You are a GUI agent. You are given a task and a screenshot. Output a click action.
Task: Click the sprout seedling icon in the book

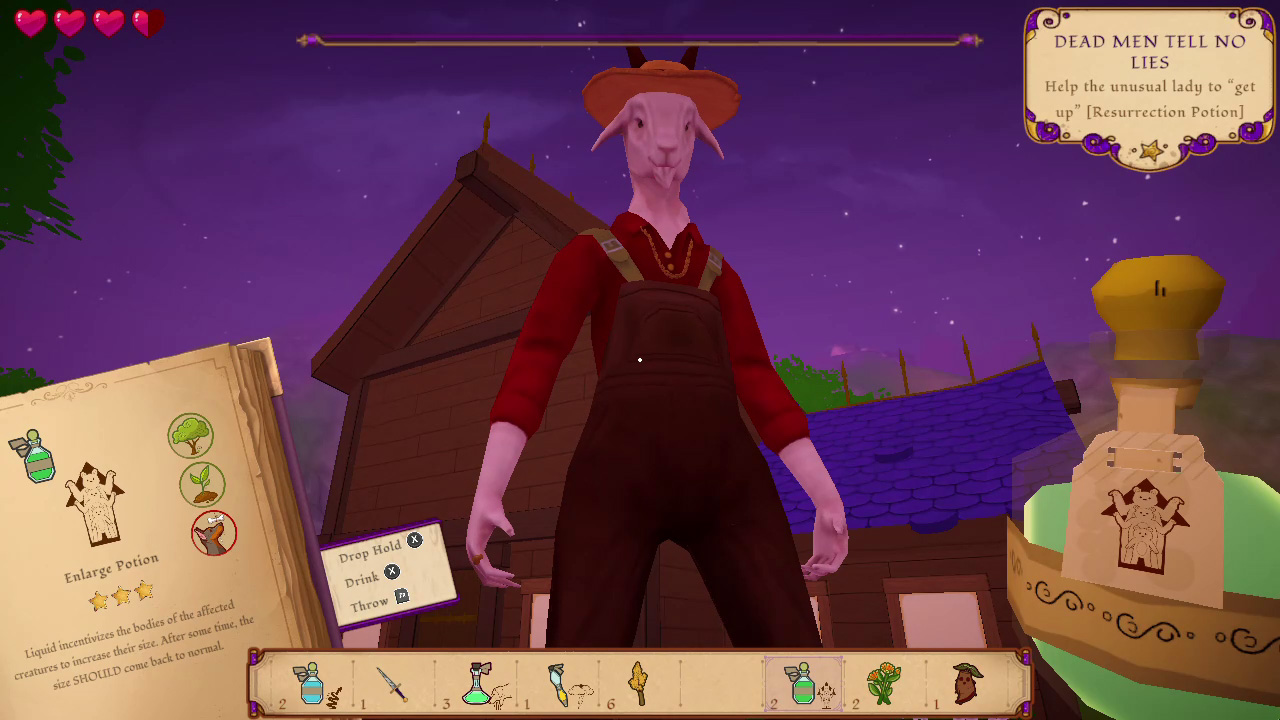202,484
